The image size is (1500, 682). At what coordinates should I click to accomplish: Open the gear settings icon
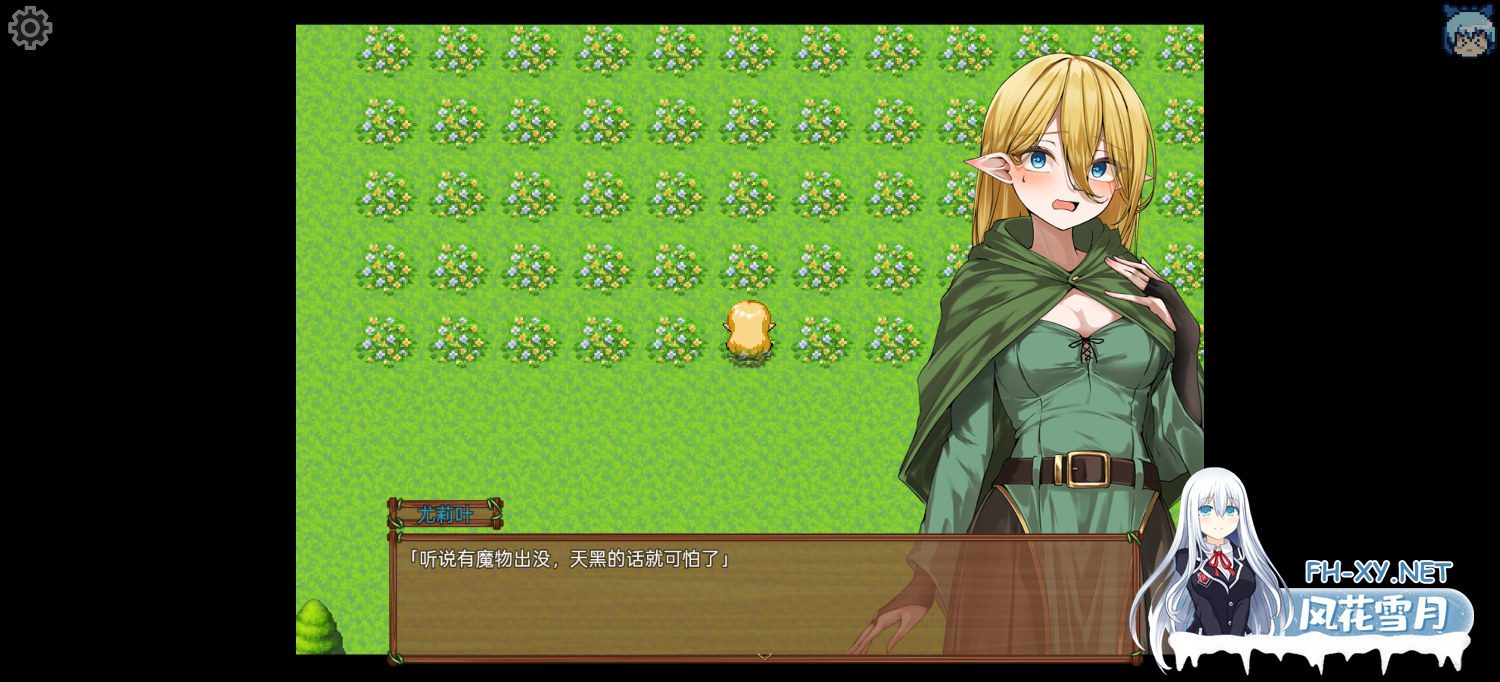click(x=30, y=28)
